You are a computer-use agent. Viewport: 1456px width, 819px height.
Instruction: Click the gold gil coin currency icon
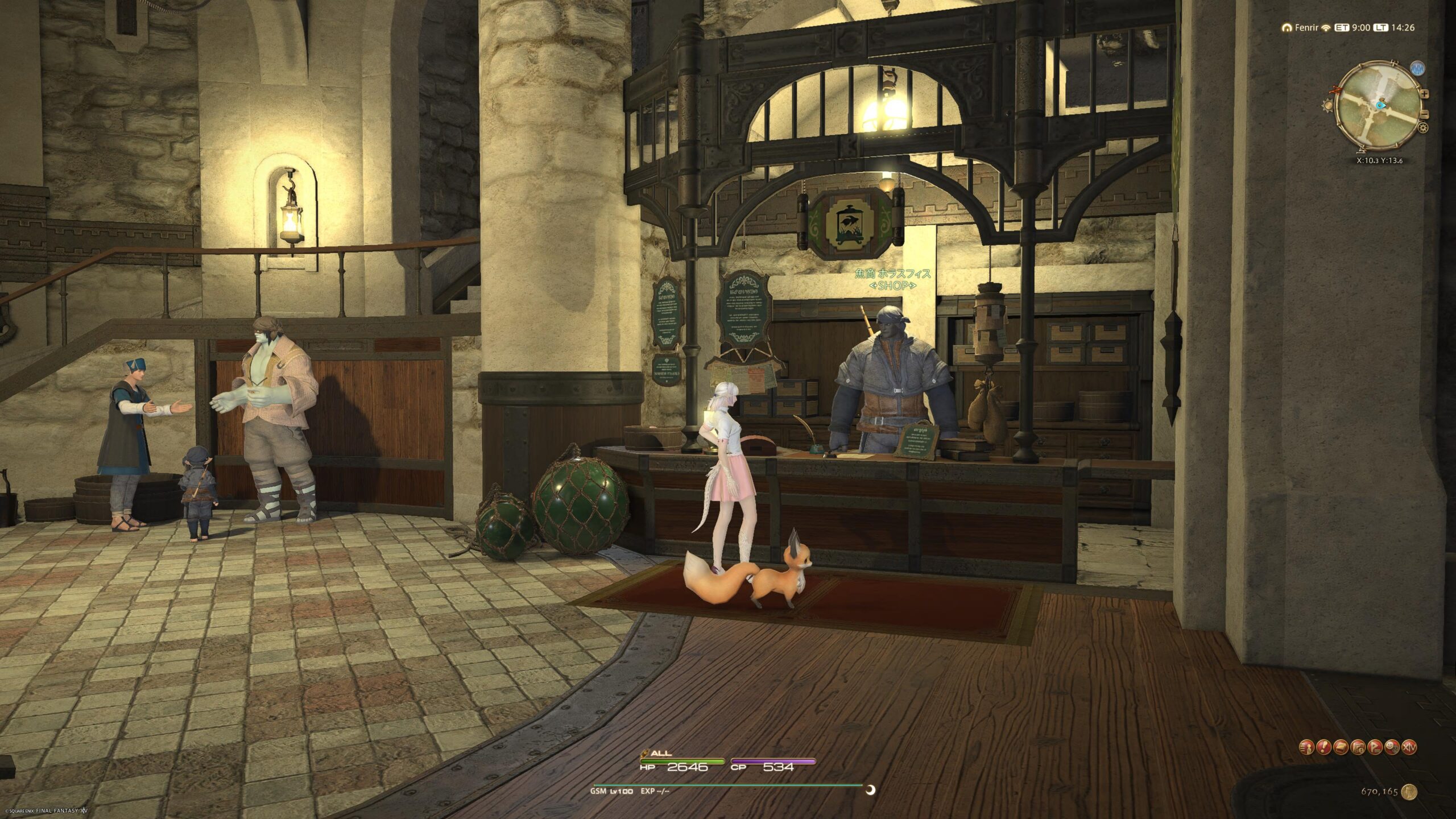click(1409, 791)
